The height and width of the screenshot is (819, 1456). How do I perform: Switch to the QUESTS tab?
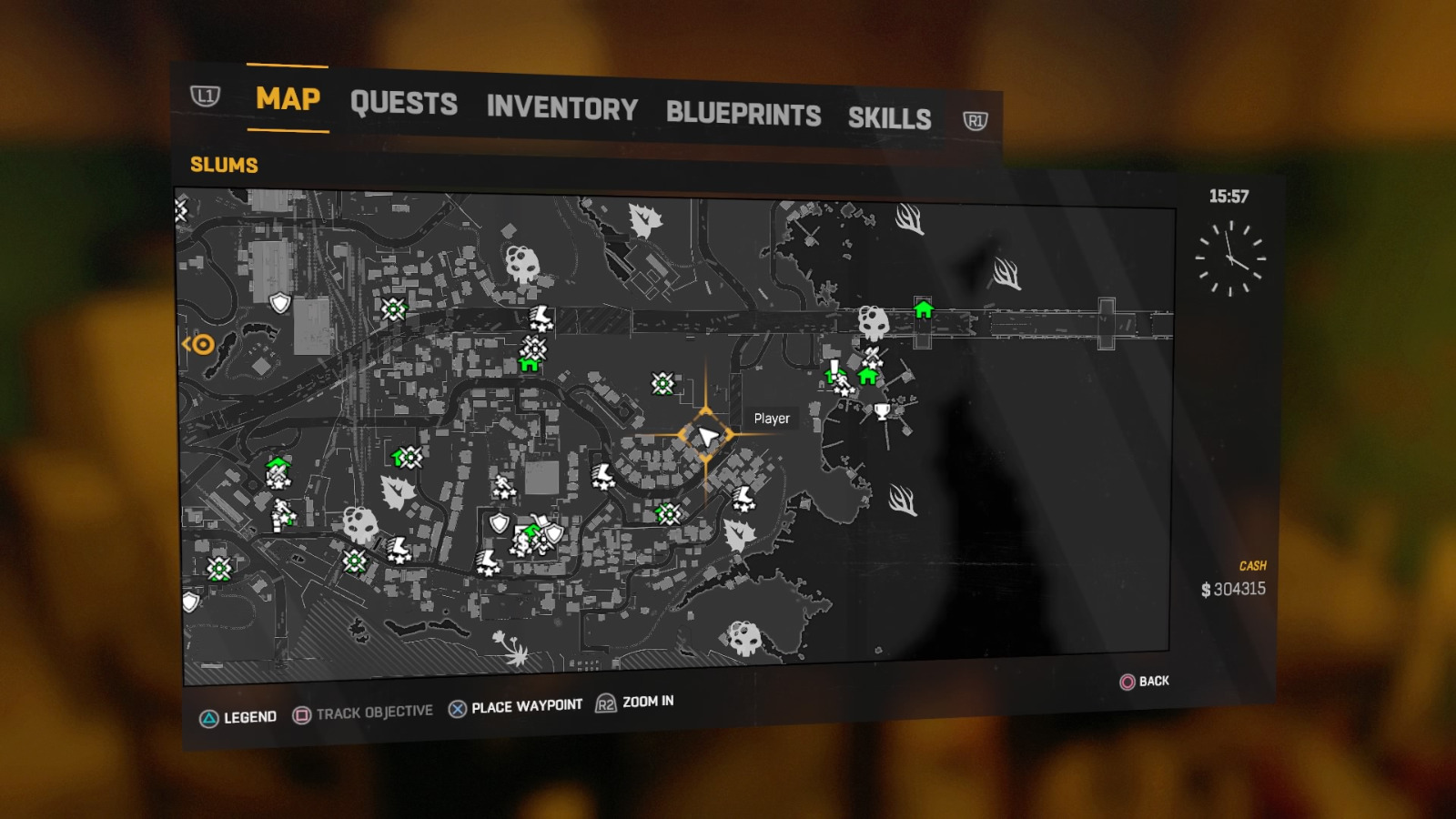tap(404, 104)
